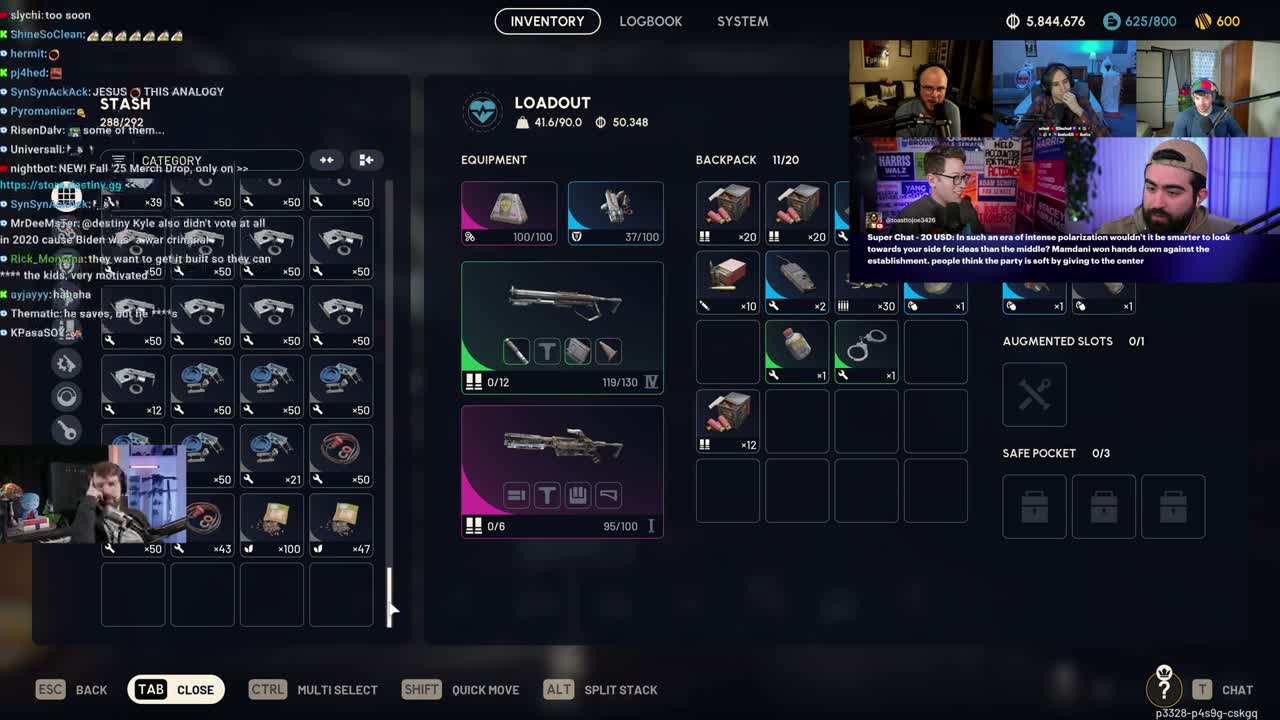Viewport: 1280px width, 720px height.
Task: Open the Logbook tab
Action: (650, 21)
